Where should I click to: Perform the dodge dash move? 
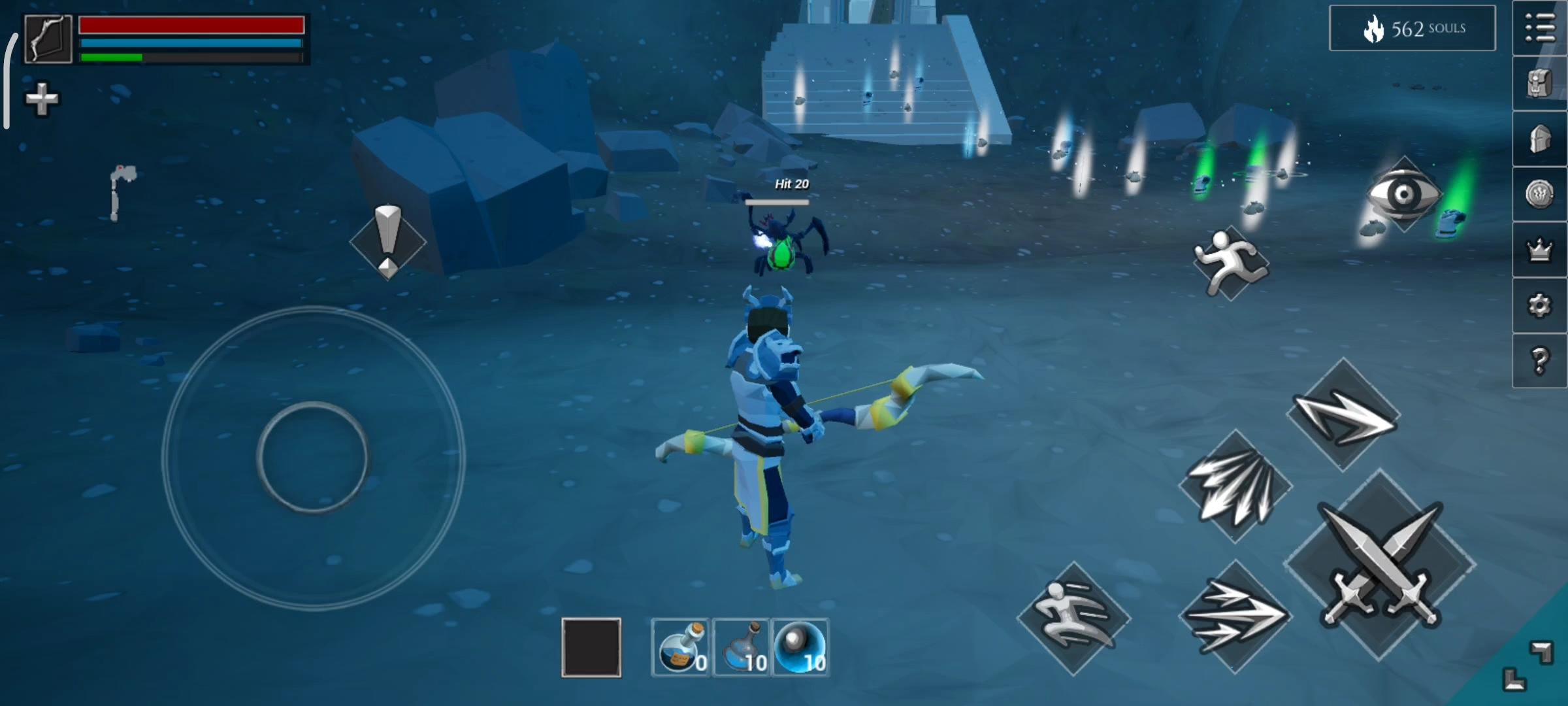pos(1073,618)
